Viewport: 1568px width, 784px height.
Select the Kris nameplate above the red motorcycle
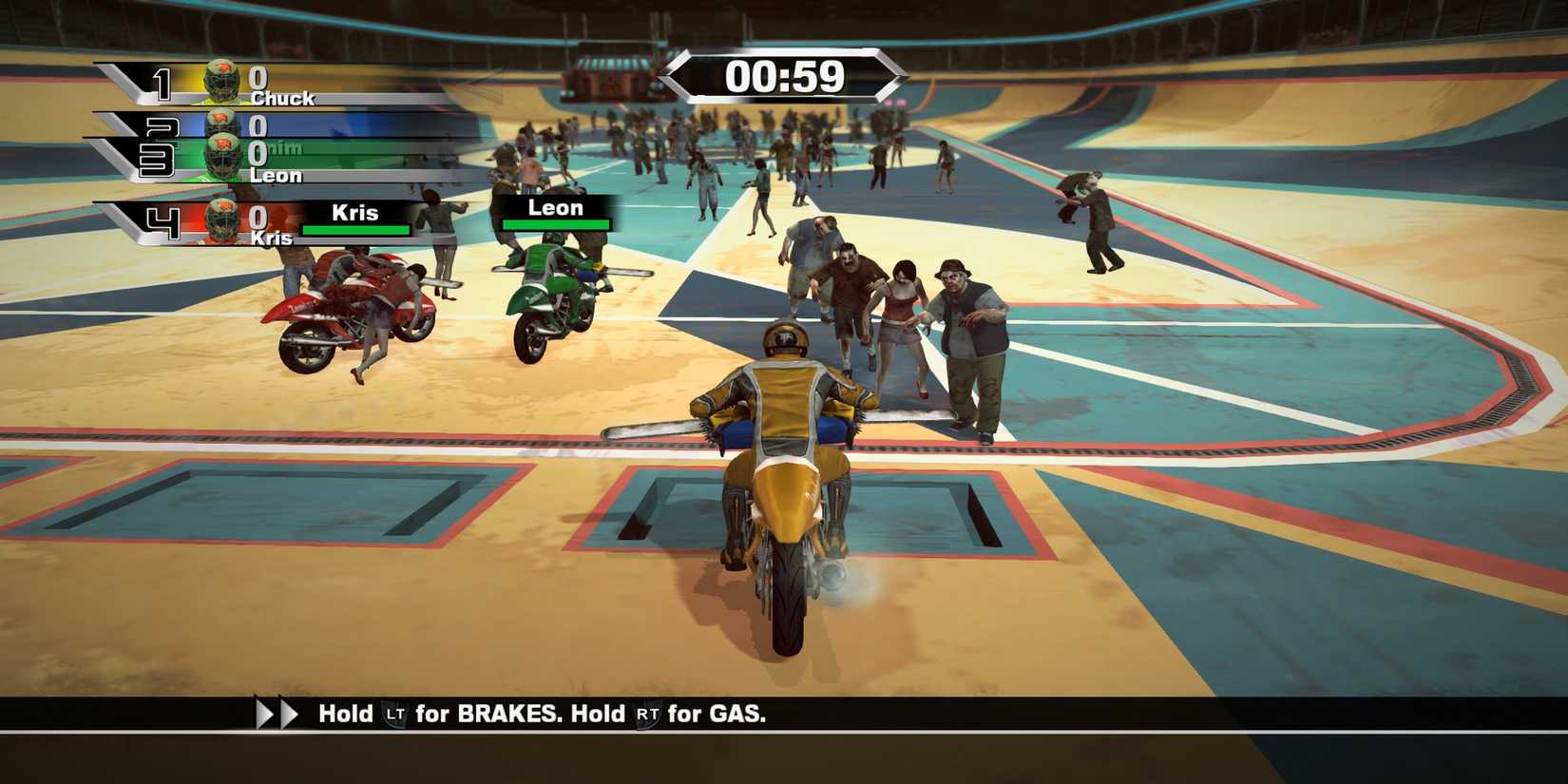(x=356, y=213)
